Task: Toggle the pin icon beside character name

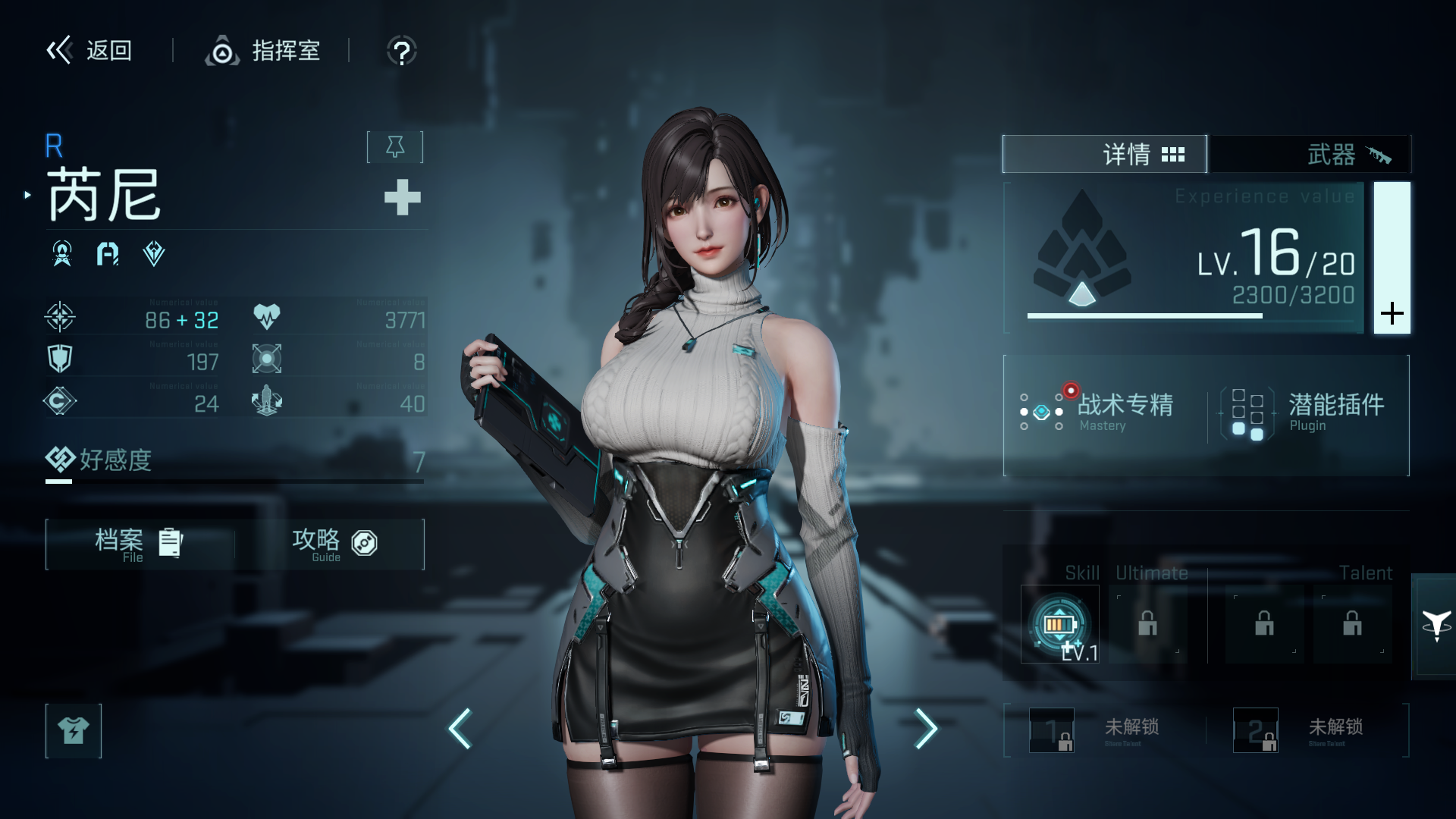Action: click(395, 146)
